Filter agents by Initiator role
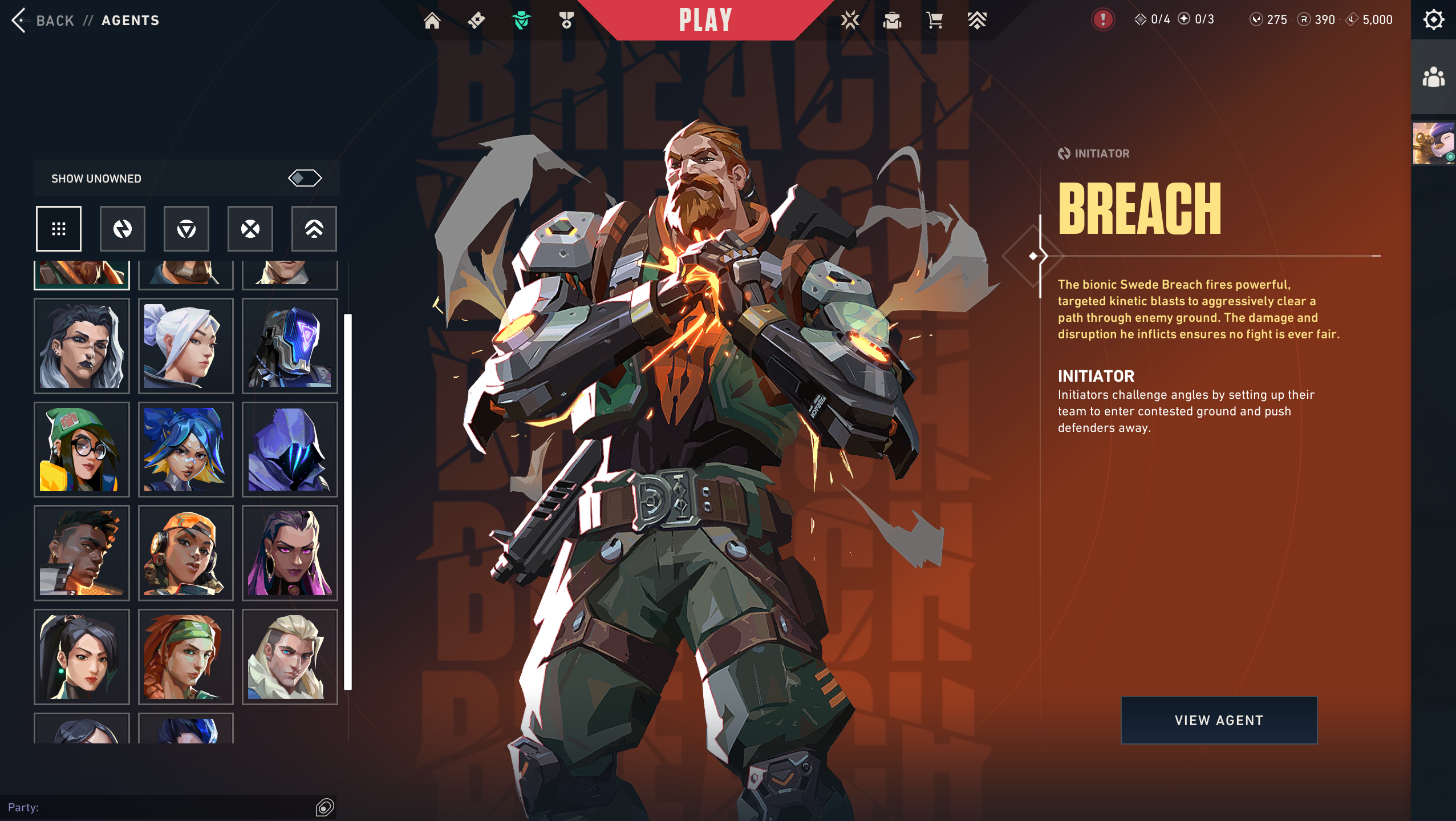Viewport: 1456px width, 821px height. coord(123,229)
